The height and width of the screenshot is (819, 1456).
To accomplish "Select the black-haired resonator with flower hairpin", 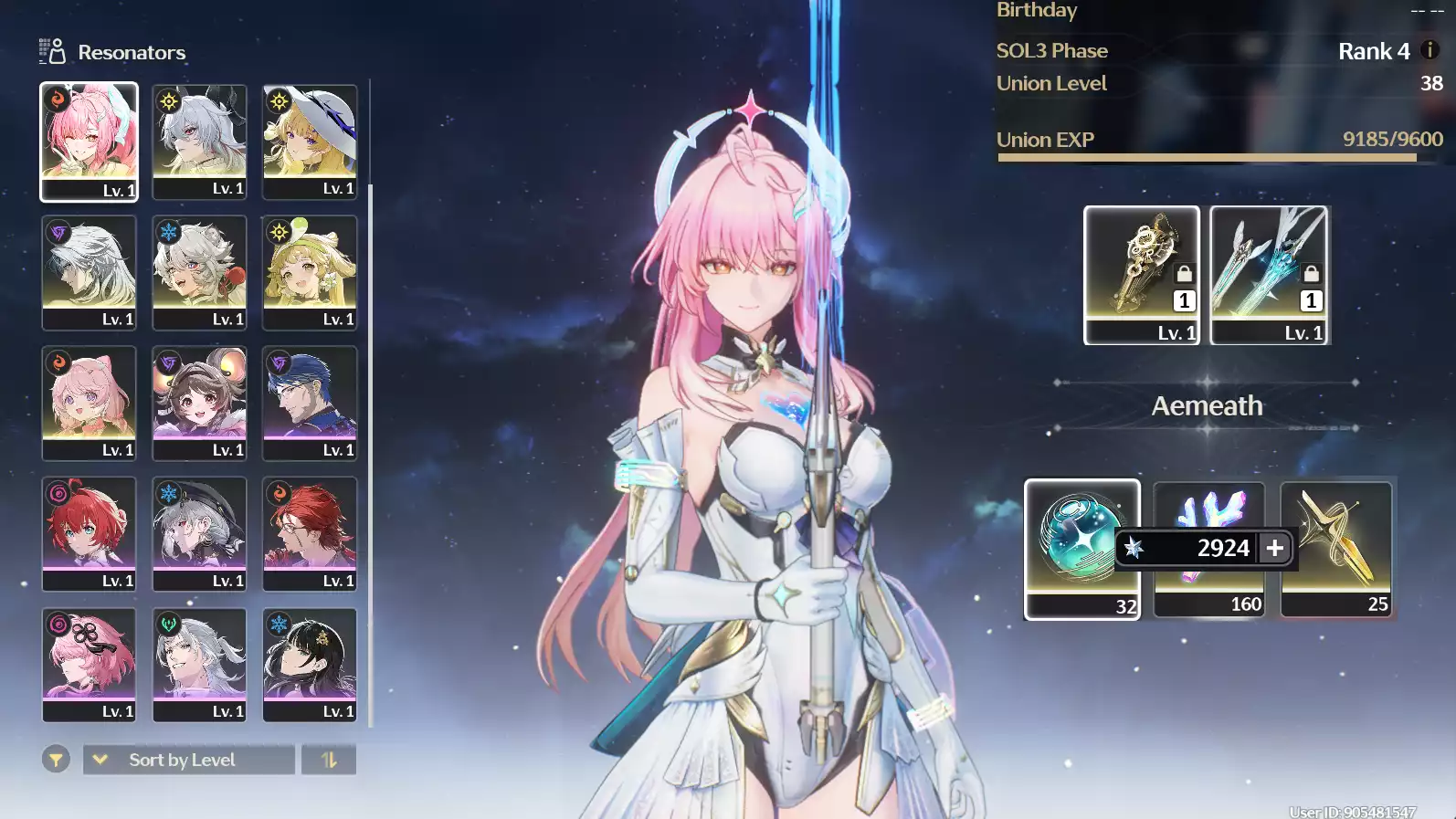I will [x=310, y=664].
